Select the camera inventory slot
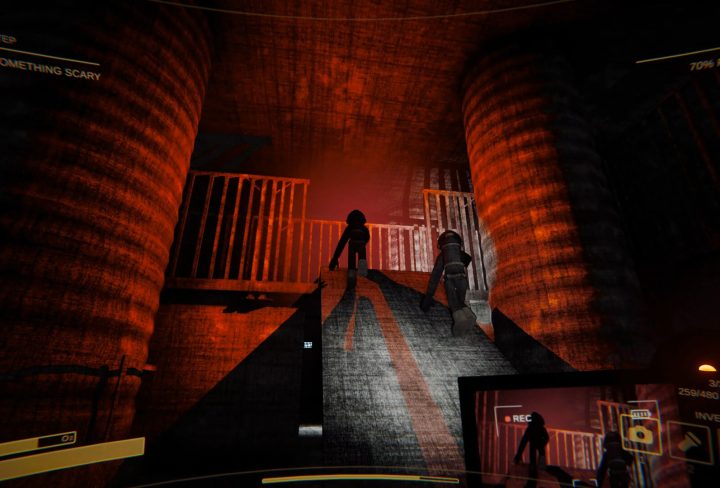This screenshot has height=488, width=720. (x=640, y=433)
